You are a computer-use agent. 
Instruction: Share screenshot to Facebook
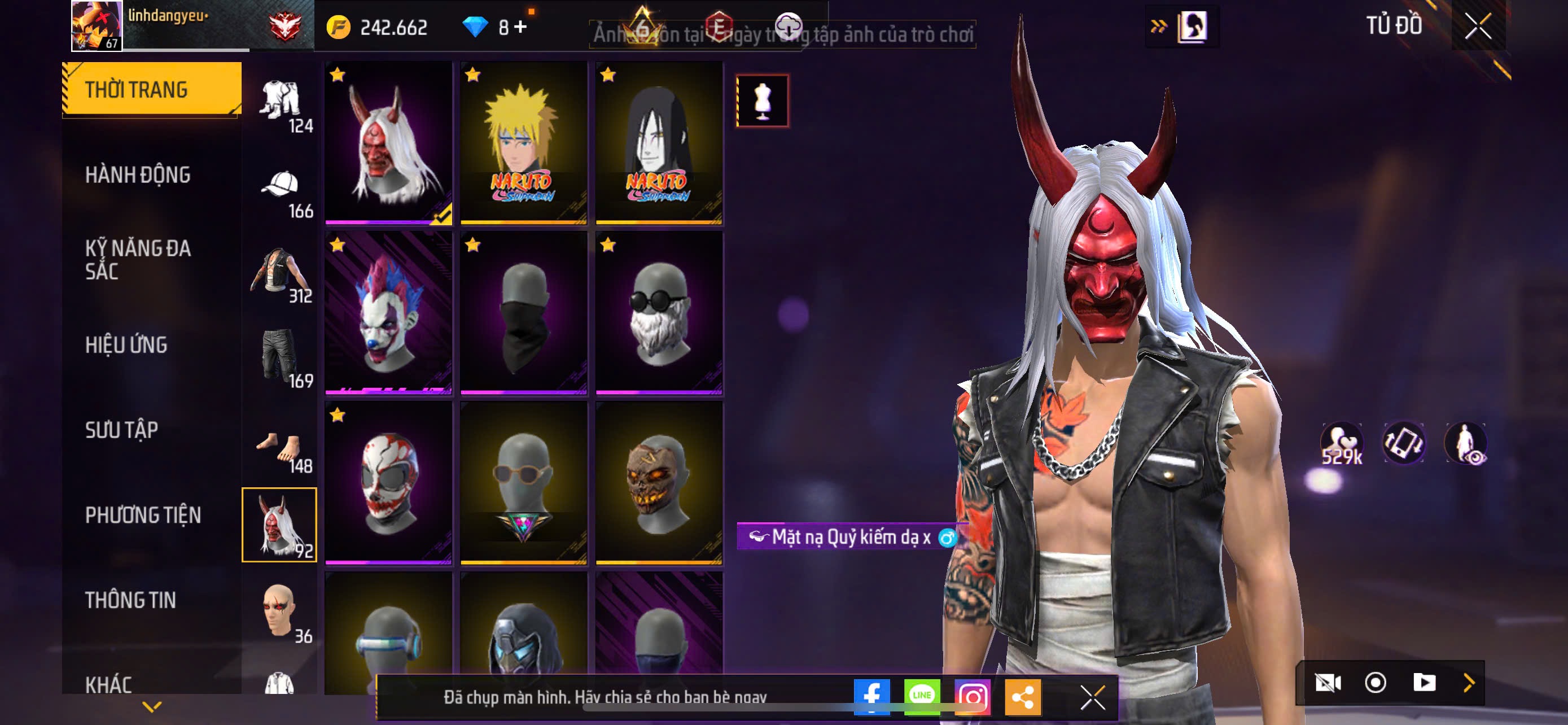click(x=871, y=696)
